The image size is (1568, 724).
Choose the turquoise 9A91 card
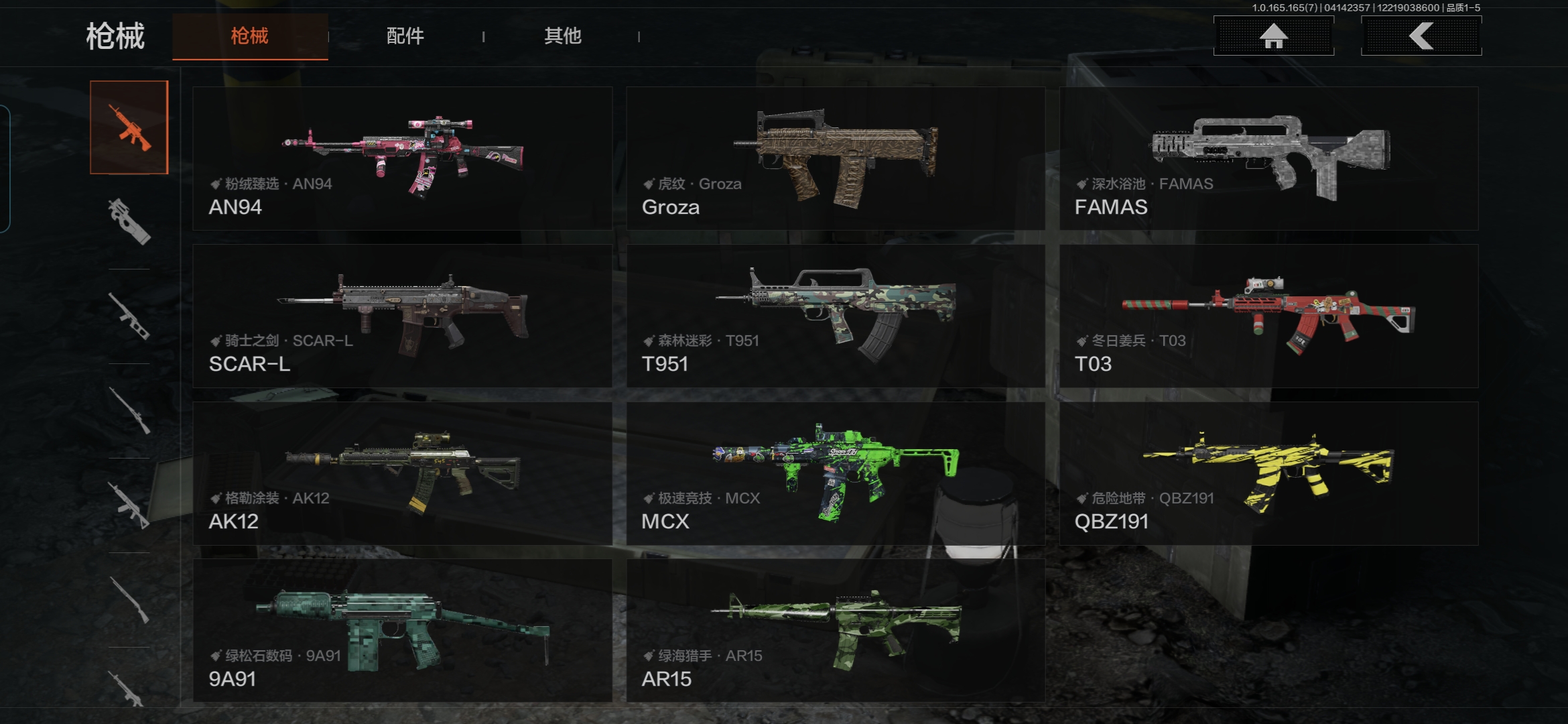point(402,631)
